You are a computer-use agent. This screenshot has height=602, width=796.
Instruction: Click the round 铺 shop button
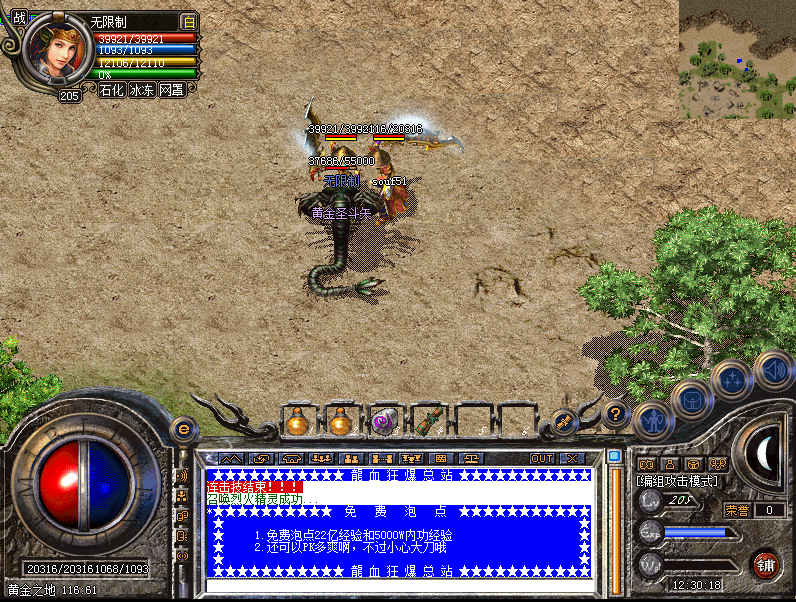[x=767, y=563]
